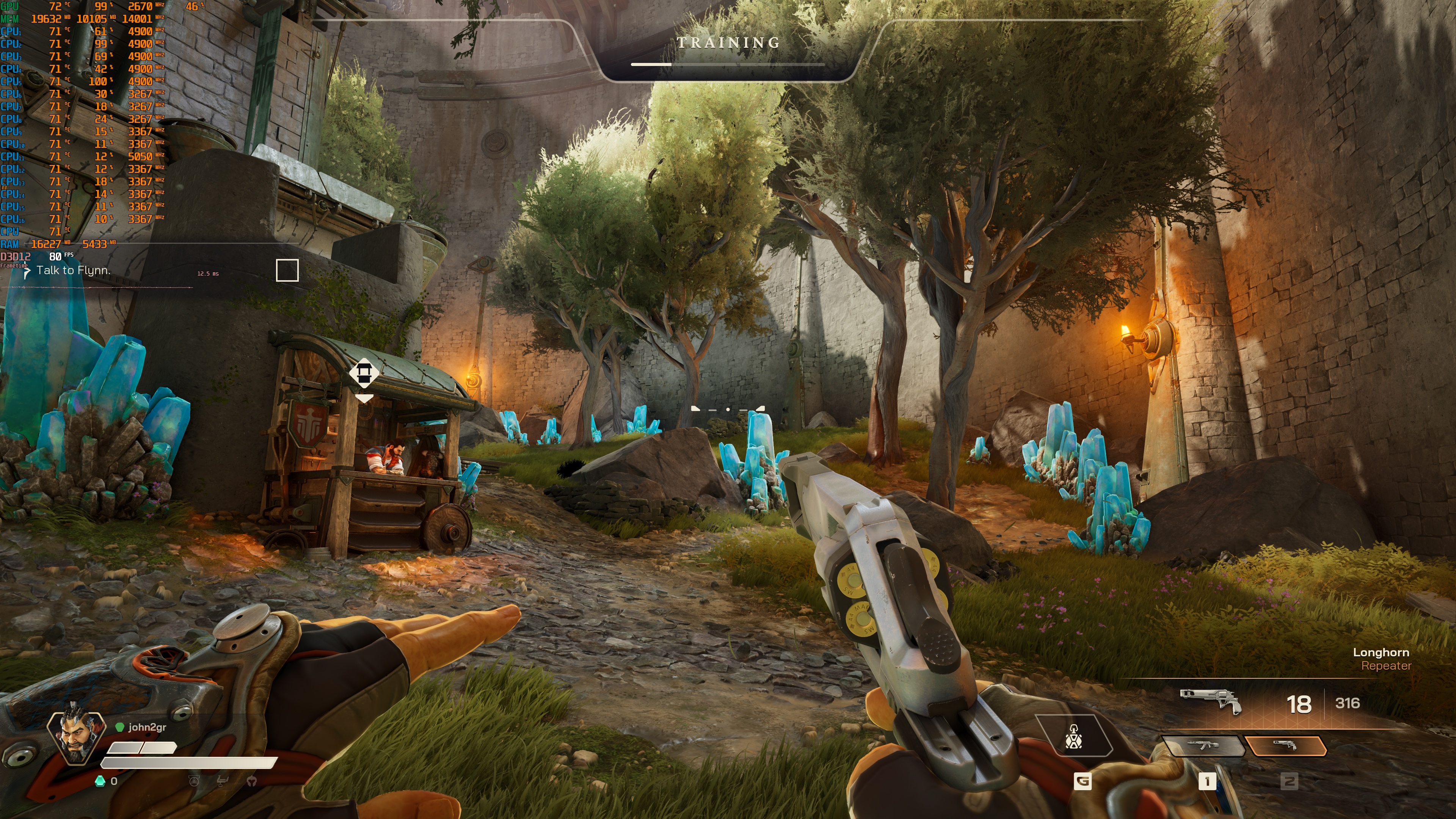The width and height of the screenshot is (1456, 819).
Task: Click the Training banner at the top
Action: pos(728,43)
